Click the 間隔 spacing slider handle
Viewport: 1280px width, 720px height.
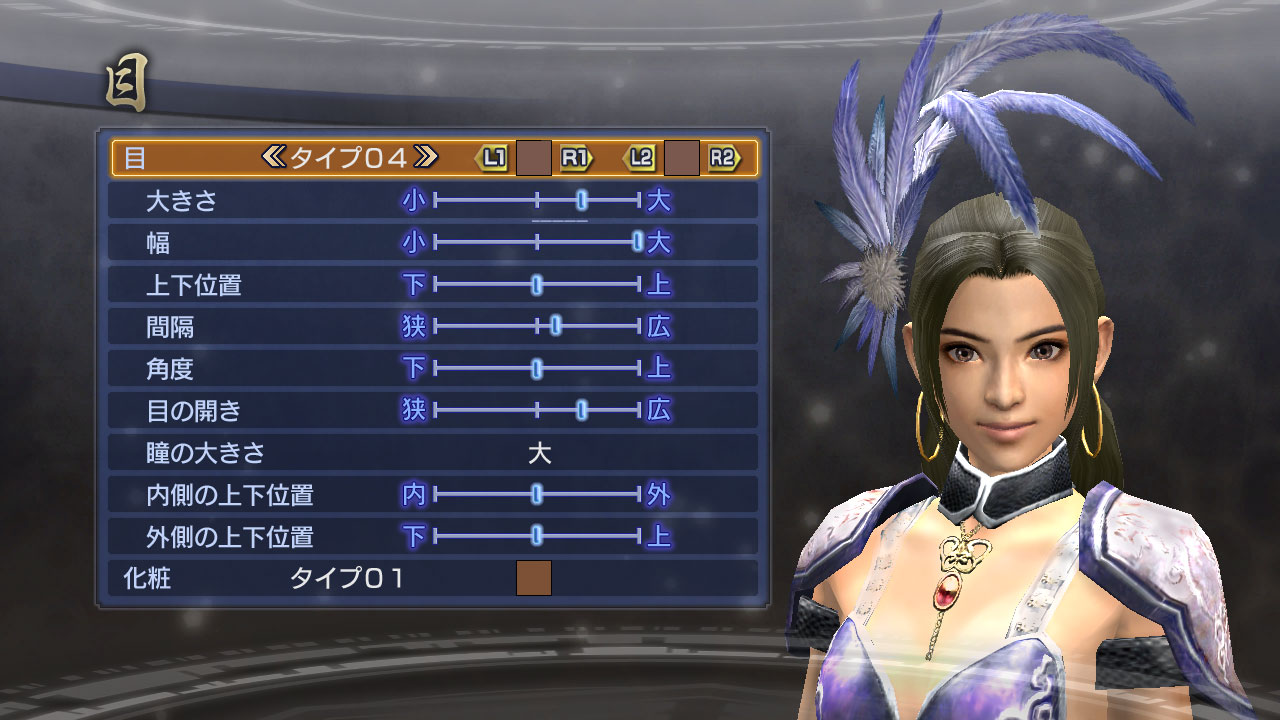point(556,323)
